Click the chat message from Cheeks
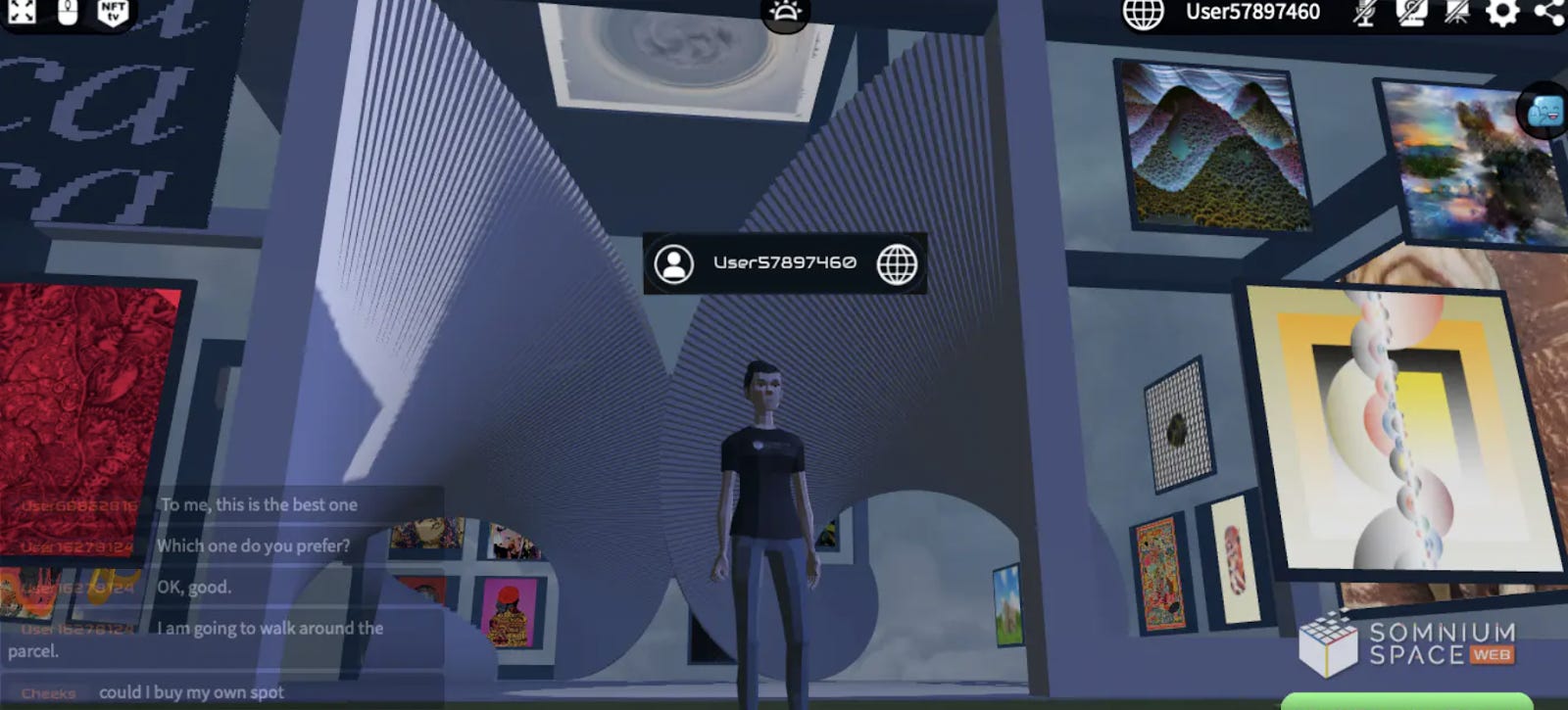Image resolution: width=1568 pixels, height=710 pixels. point(192,691)
